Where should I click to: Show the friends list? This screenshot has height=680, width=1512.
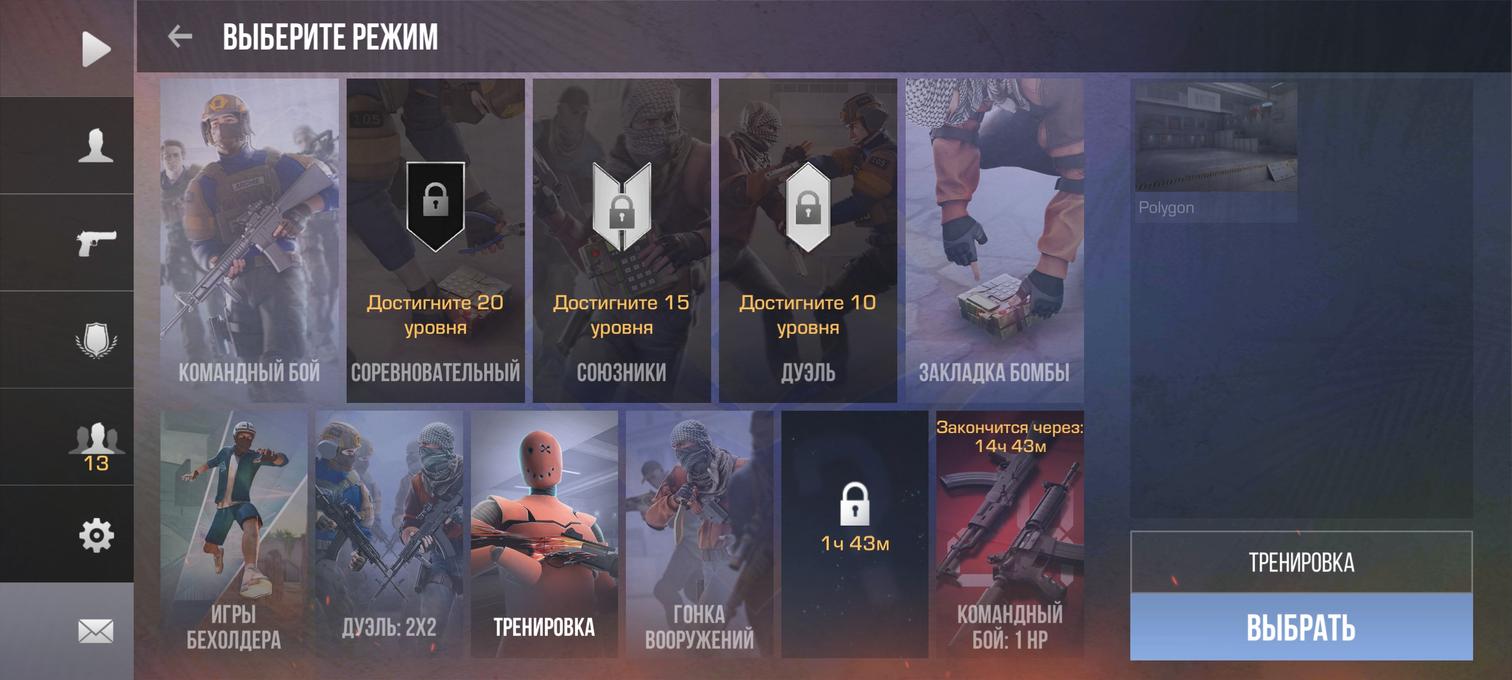(x=96, y=444)
